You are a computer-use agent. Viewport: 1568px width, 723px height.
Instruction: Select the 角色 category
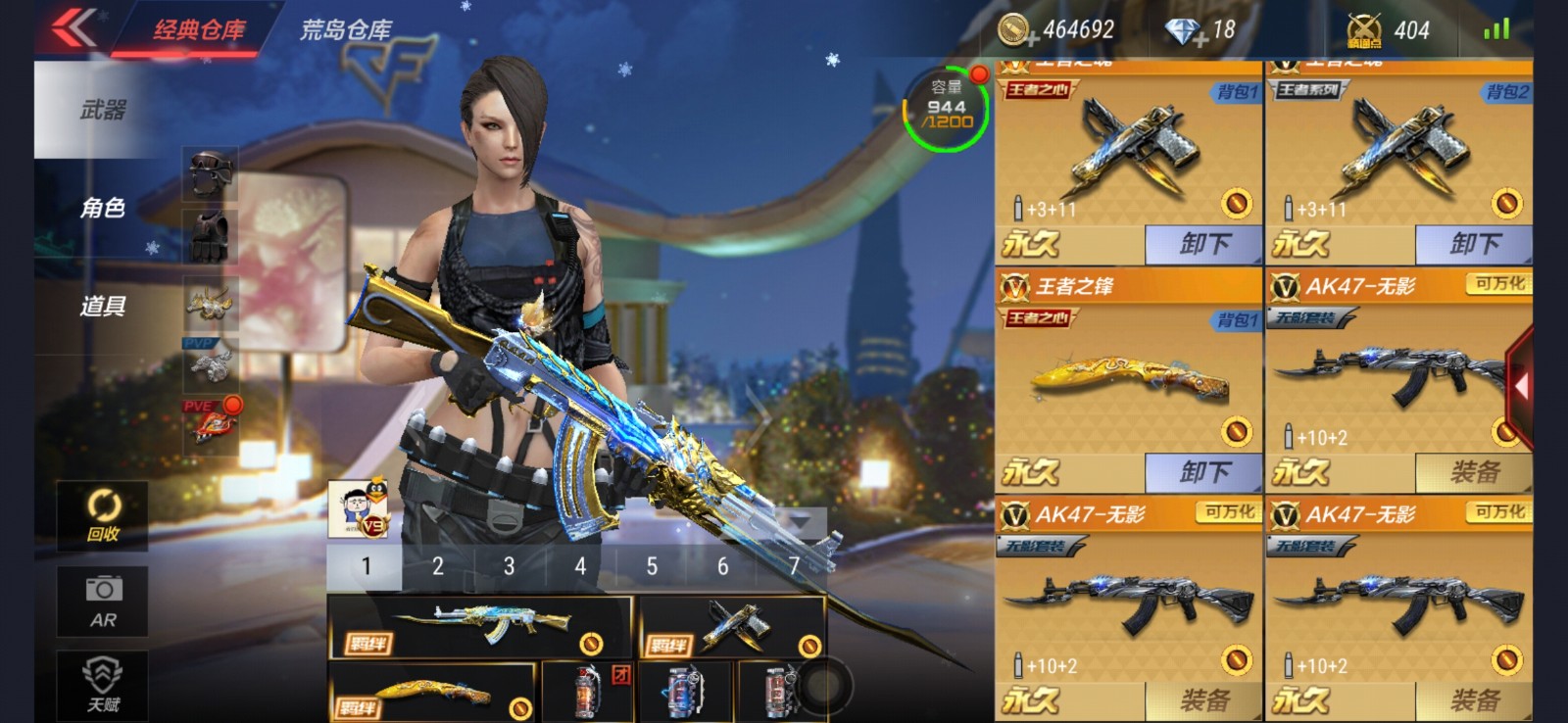(103, 208)
